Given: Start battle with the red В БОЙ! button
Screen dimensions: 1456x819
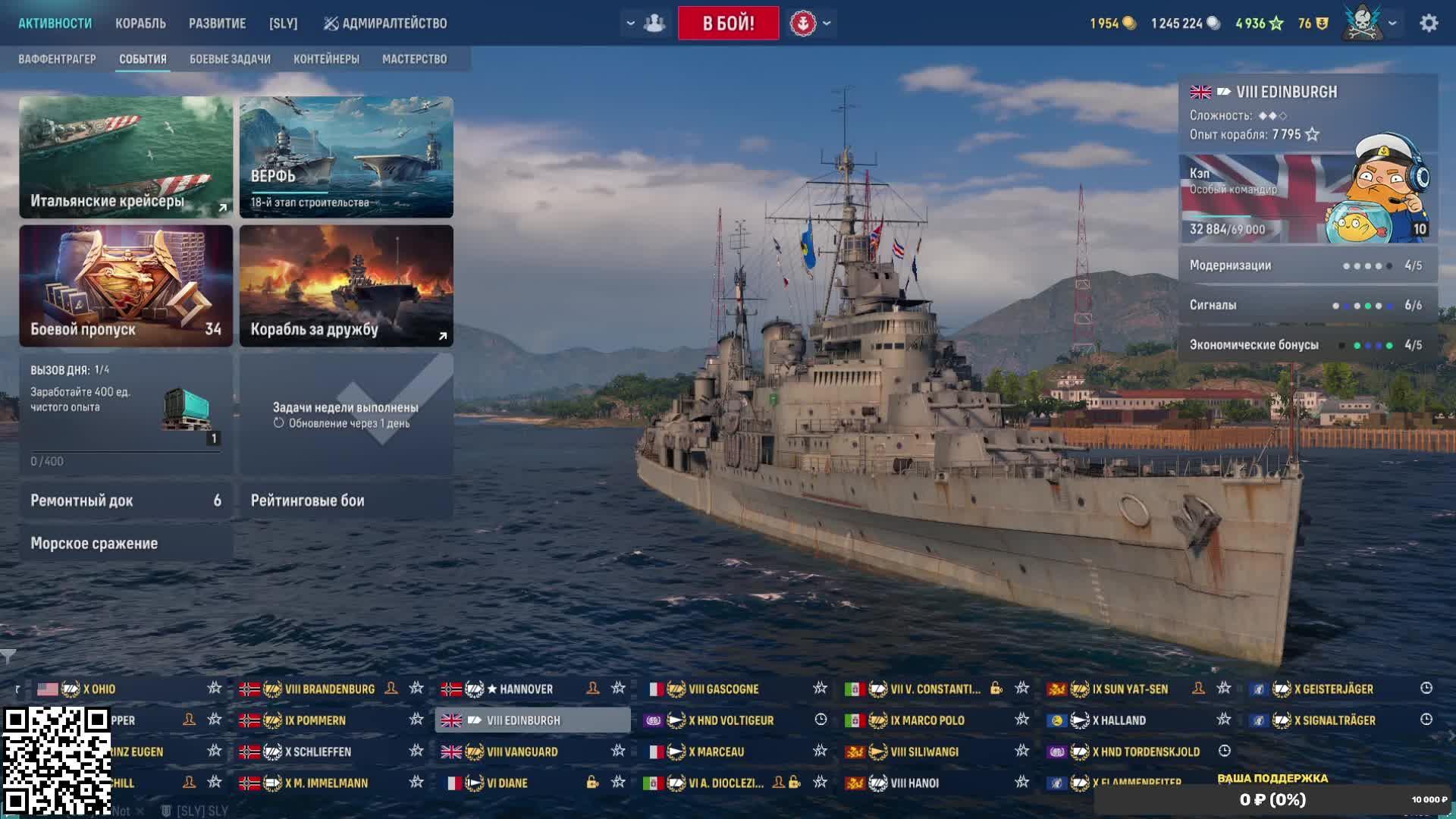Looking at the screenshot, I should pos(728,24).
